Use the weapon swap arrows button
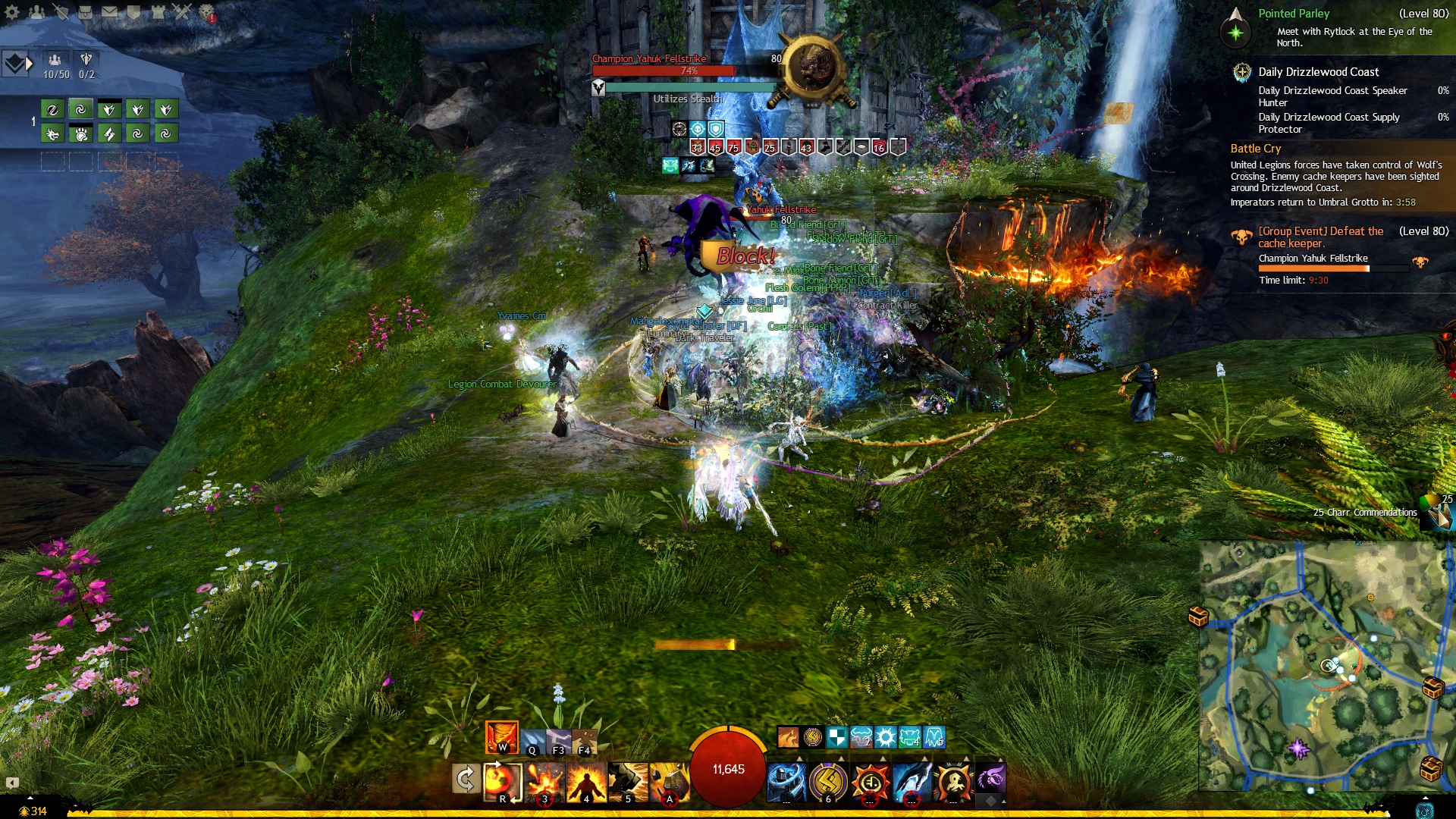Image resolution: width=1456 pixels, height=819 pixels. tap(465, 779)
